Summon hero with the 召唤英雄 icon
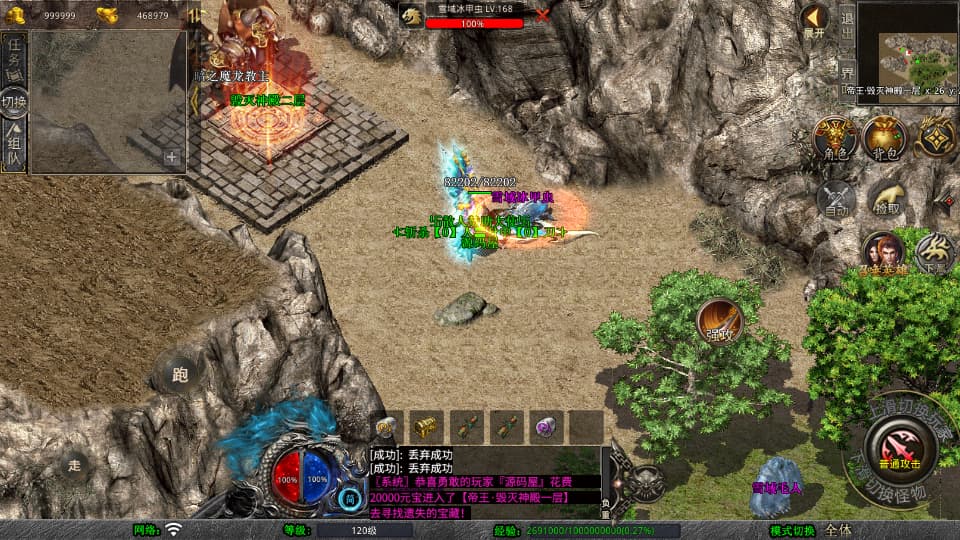 [x=882, y=253]
